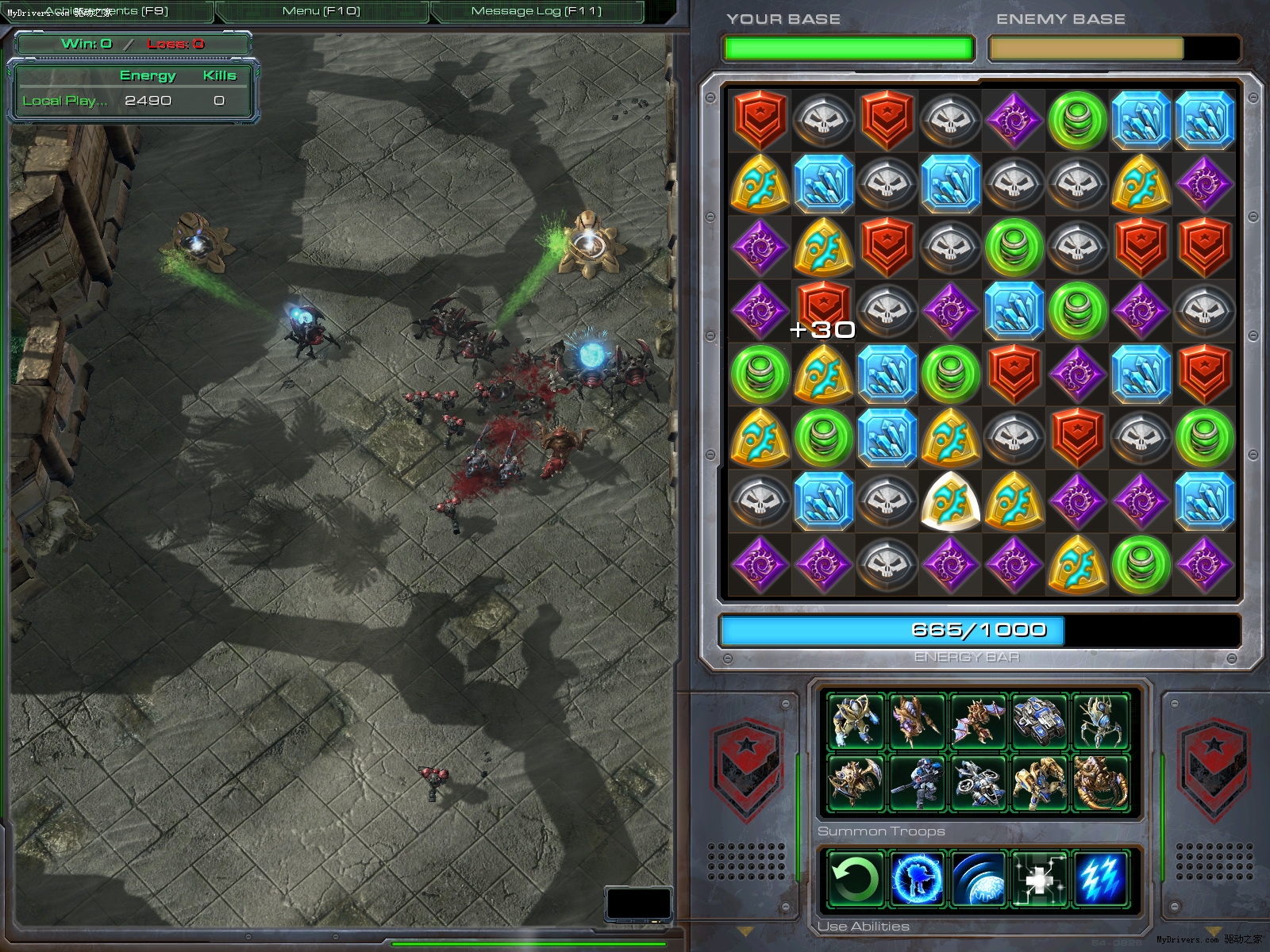Summon the Hydralisk unit
Viewport: 1270px width, 952px height.
pyautogui.click(x=915, y=721)
